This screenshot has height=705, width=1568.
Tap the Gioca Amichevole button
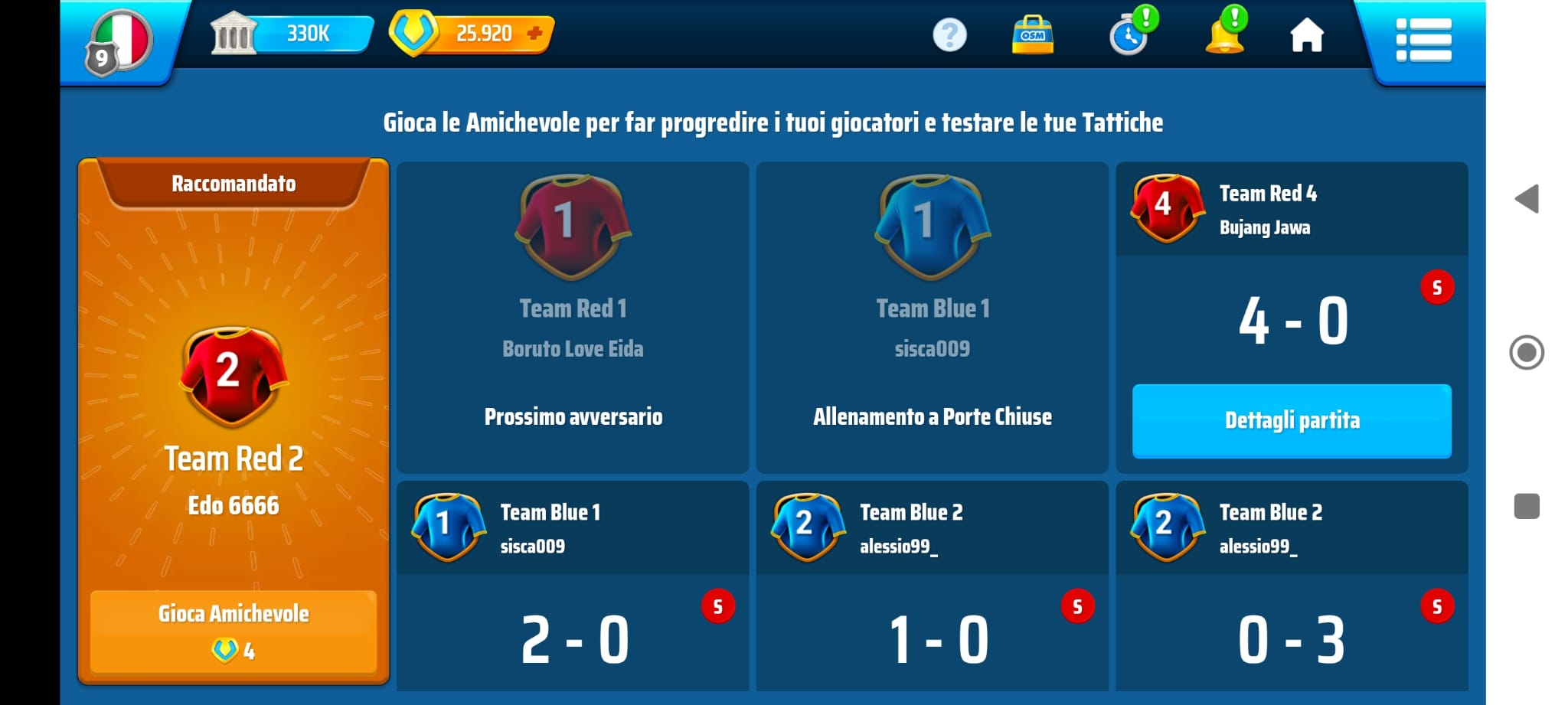(x=234, y=630)
